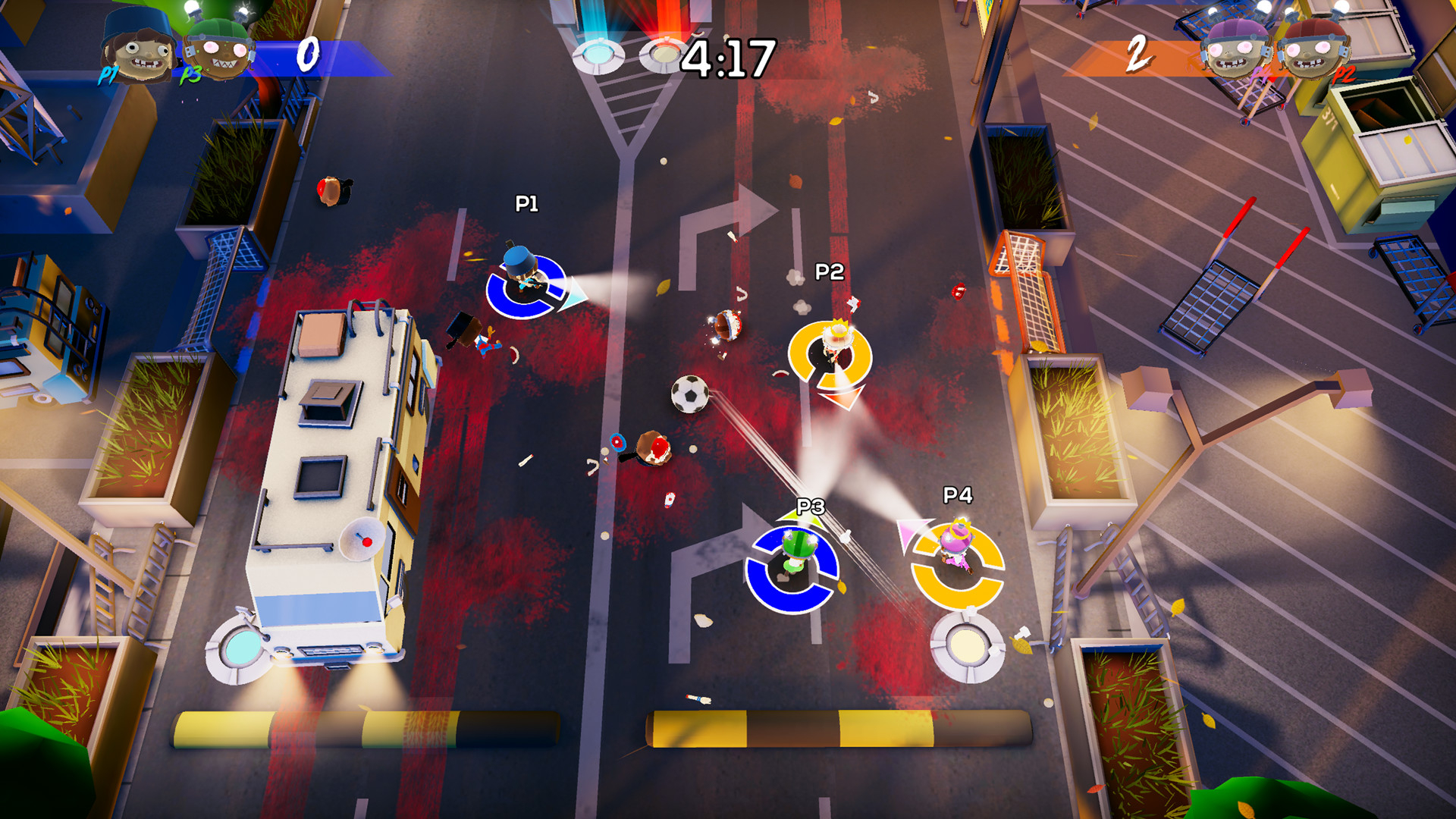Select the P4 purple-helmet zombie portrait
The image size is (1456, 819).
tap(1238, 49)
